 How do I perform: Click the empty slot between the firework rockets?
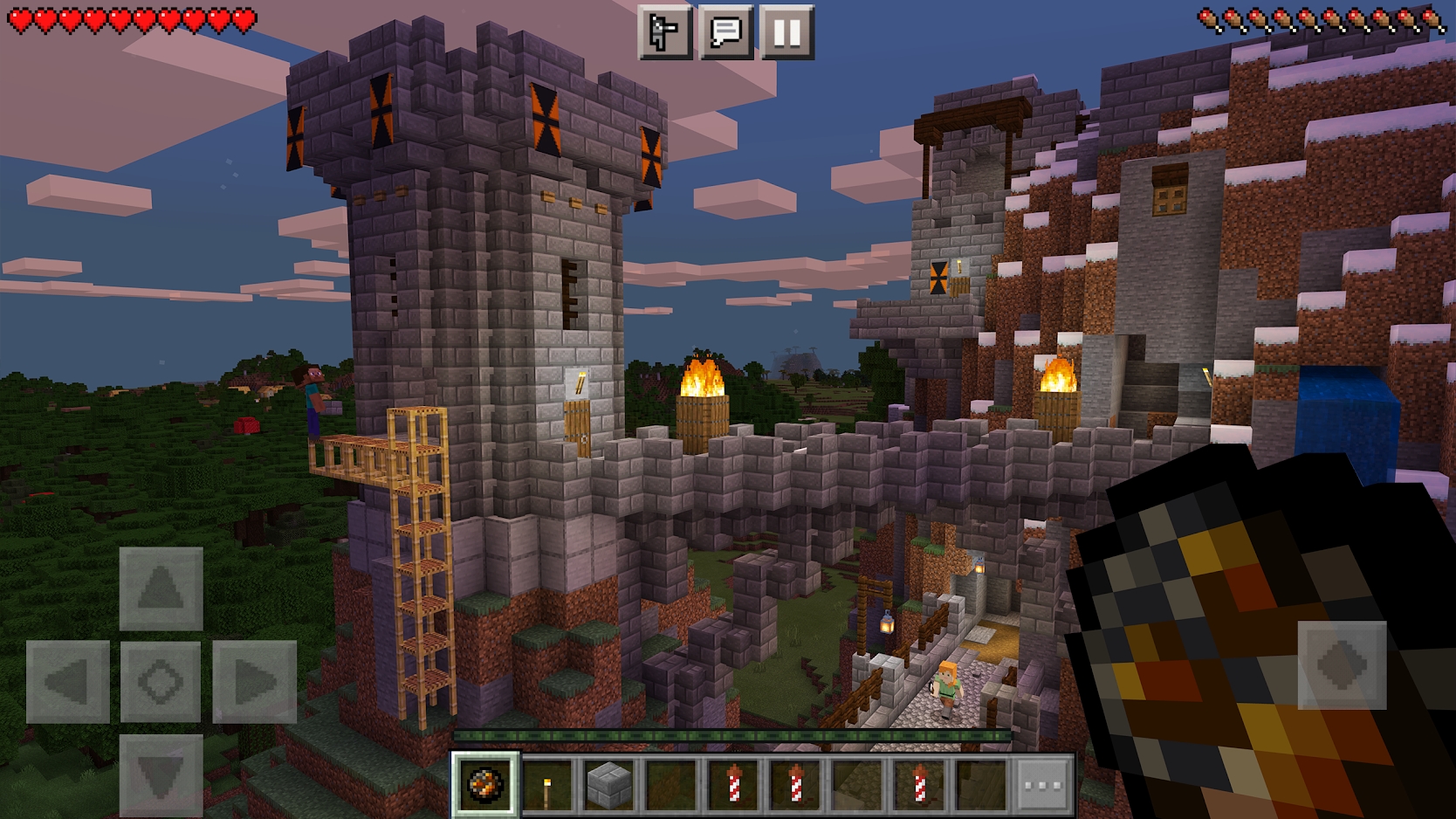coord(857,785)
